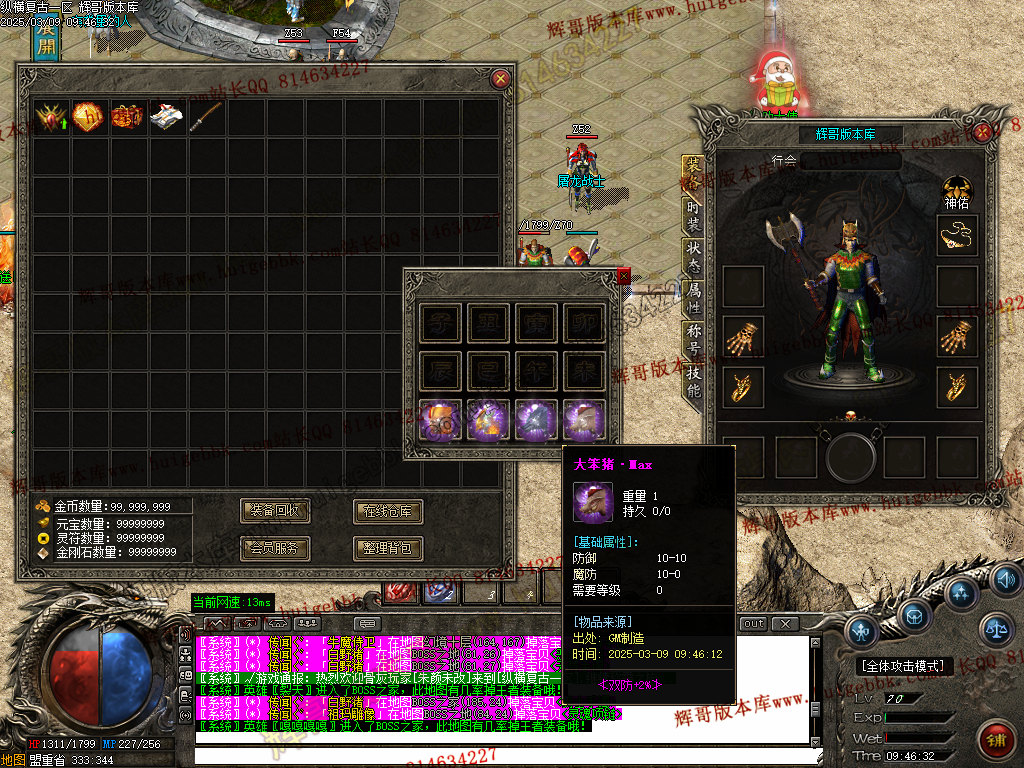
Task: Open the 神佑 divine blessing slot
Action: coord(957,190)
